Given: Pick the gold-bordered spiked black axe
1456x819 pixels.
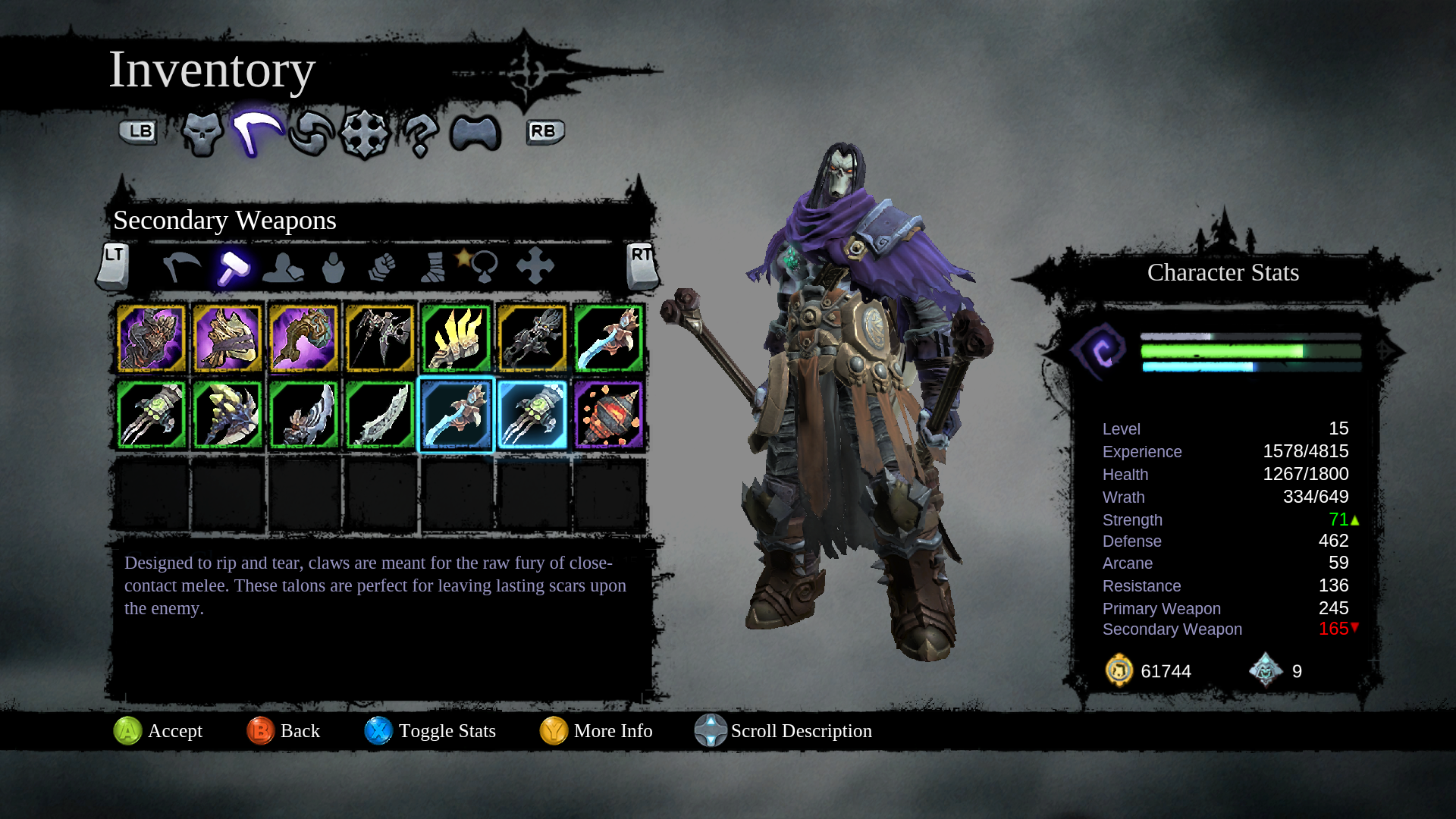Looking at the screenshot, I should [x=380, y=338].
